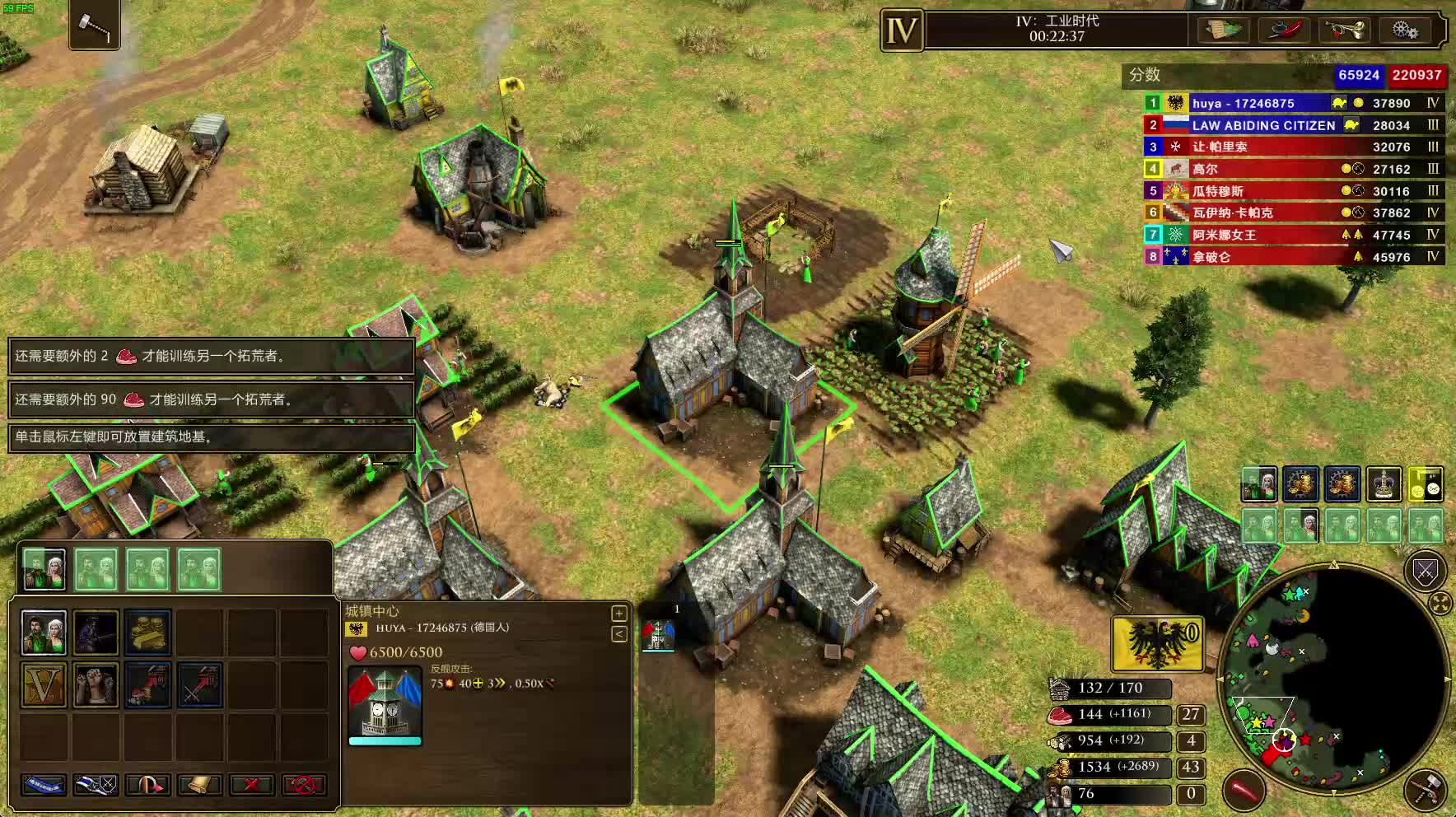The height and width of the screenshot is (817, 1456).
Task: Click the Age V advancement icon
Action: point(44,684)
